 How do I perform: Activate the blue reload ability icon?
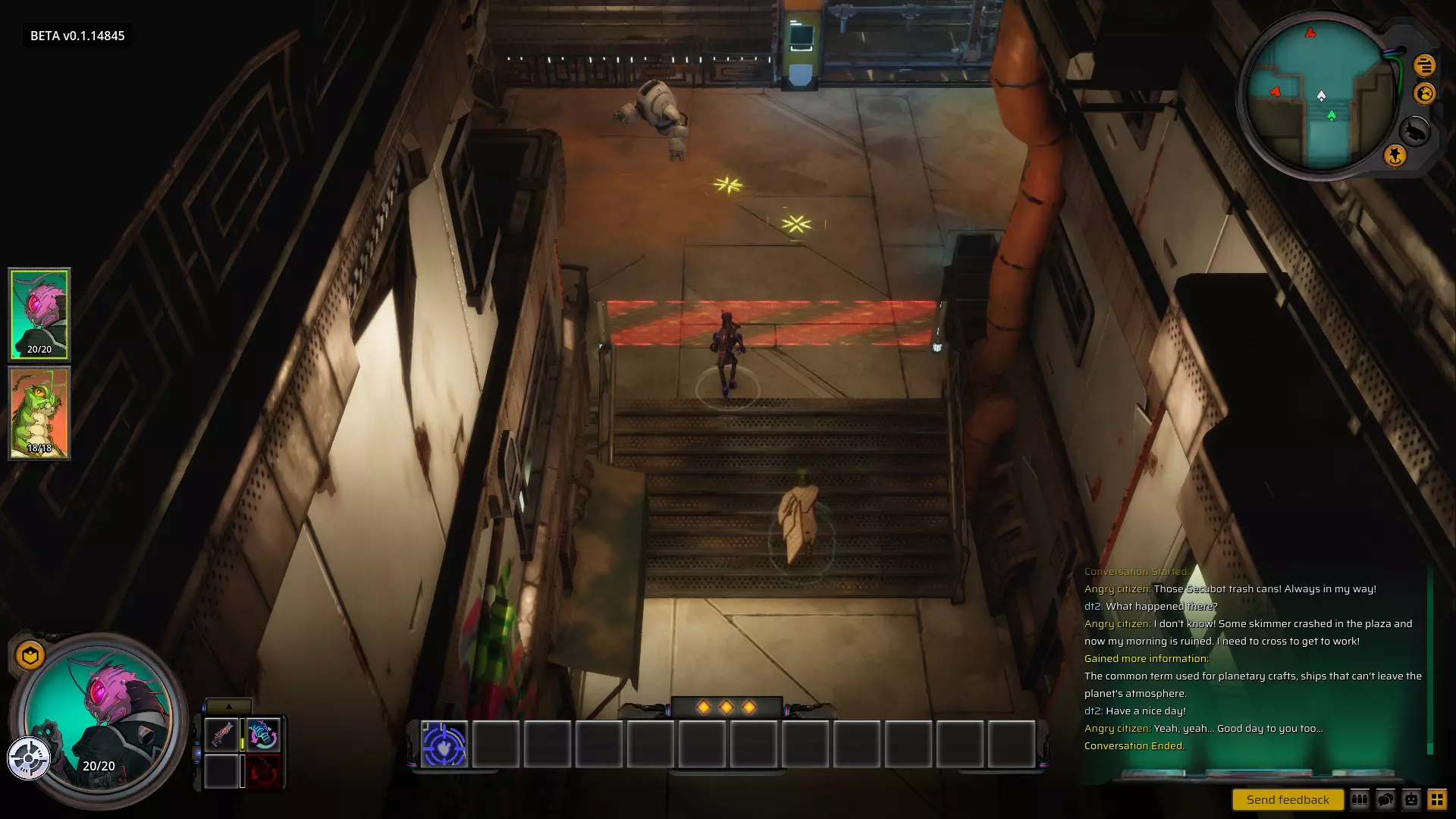(x=263, y=734)
